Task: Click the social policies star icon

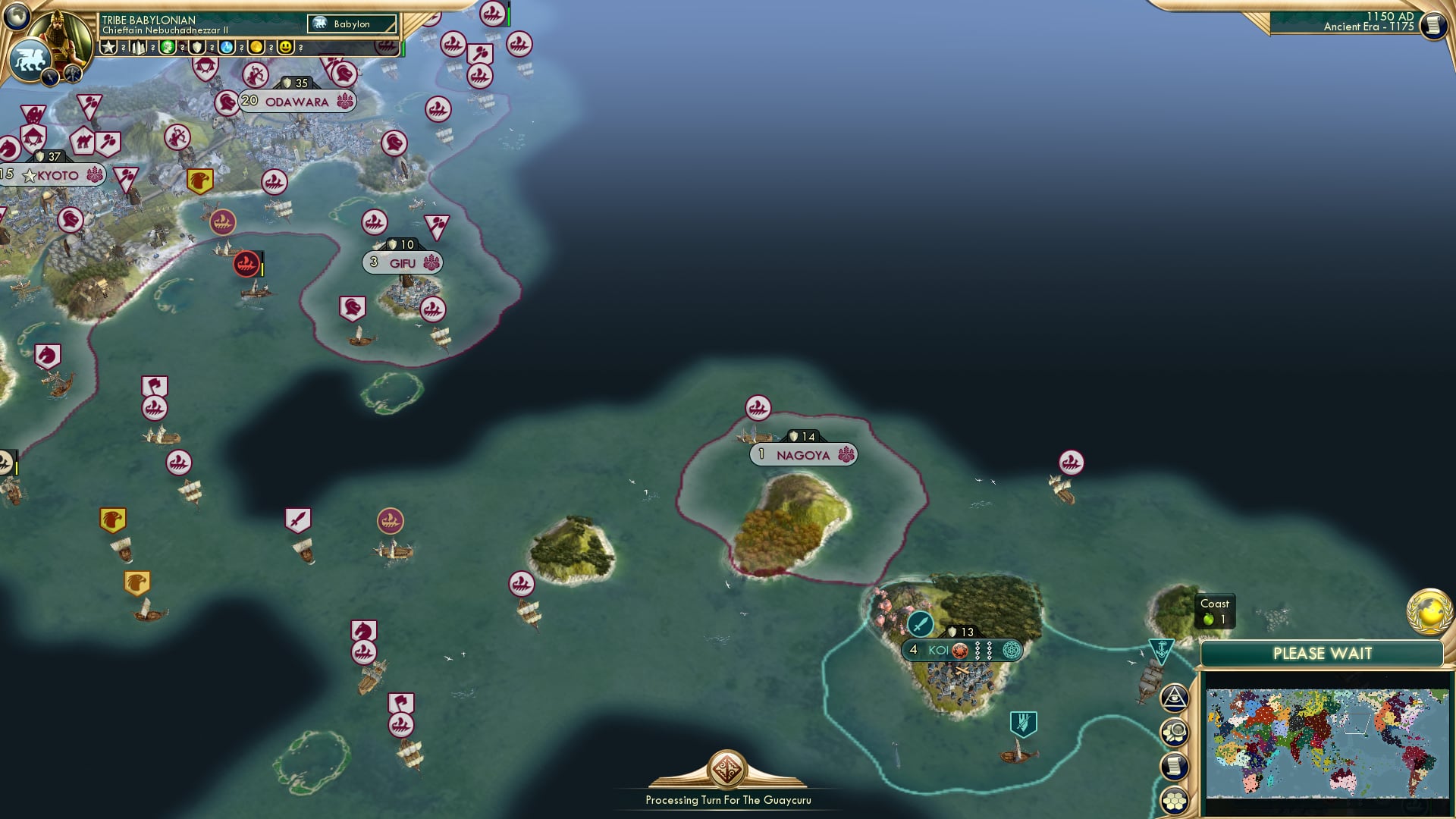Action: pyautogui.click(x=107, y=47)
